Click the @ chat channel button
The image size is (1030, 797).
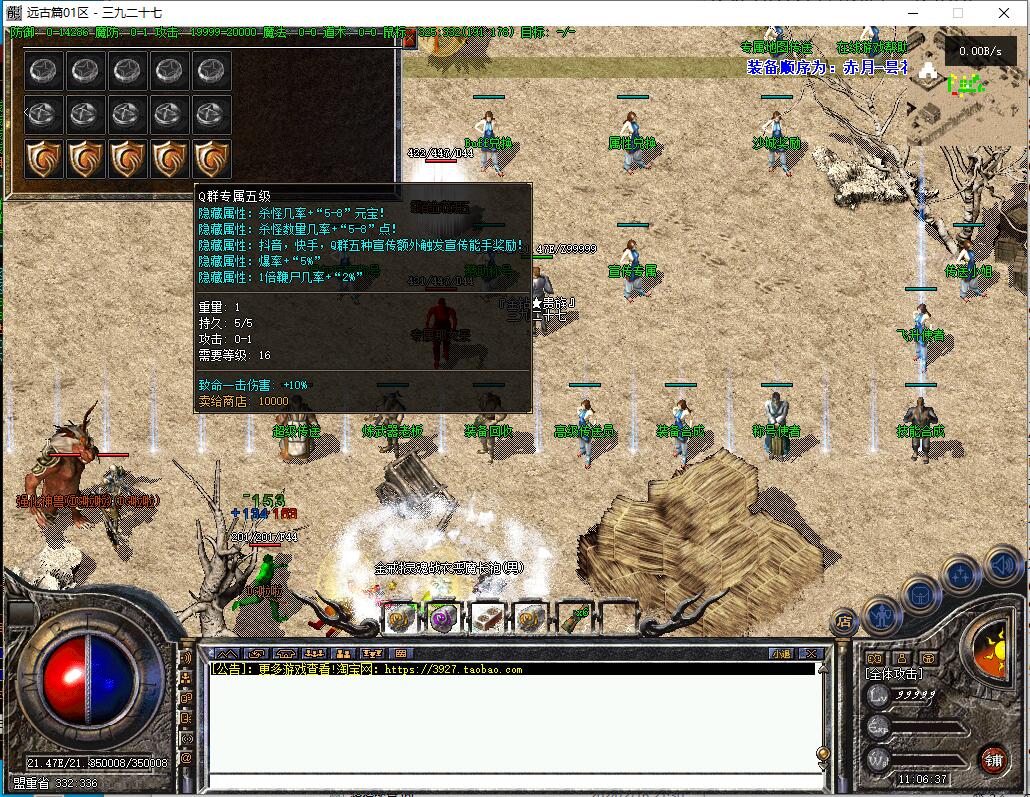tap(186, 757)
